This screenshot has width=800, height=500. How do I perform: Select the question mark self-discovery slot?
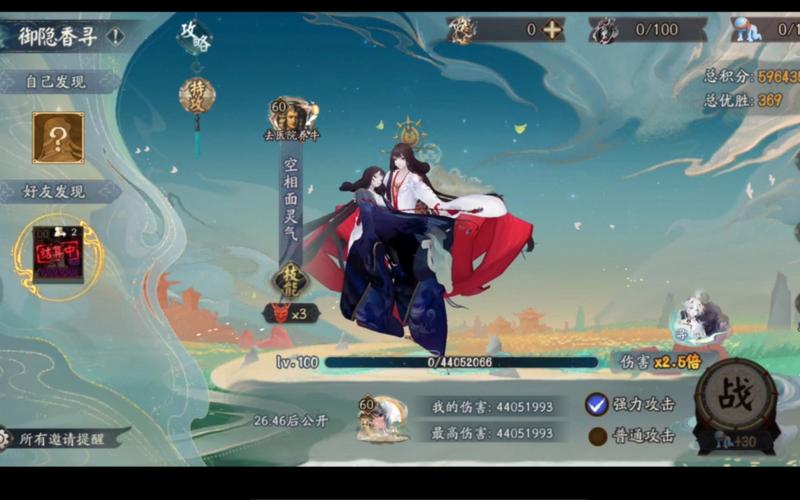(58, 137)
